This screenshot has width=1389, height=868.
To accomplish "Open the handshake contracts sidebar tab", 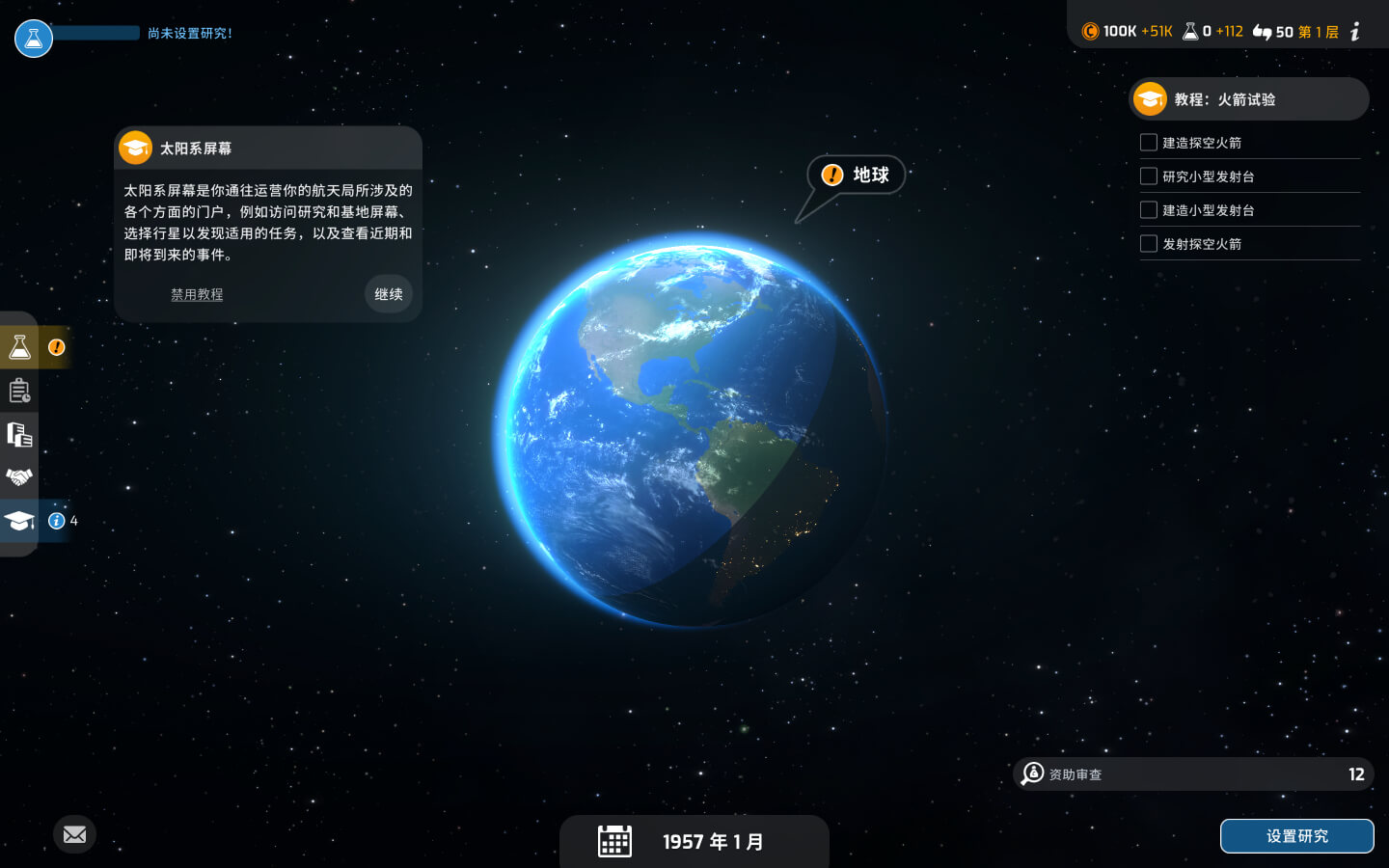I will click(19, 477).
